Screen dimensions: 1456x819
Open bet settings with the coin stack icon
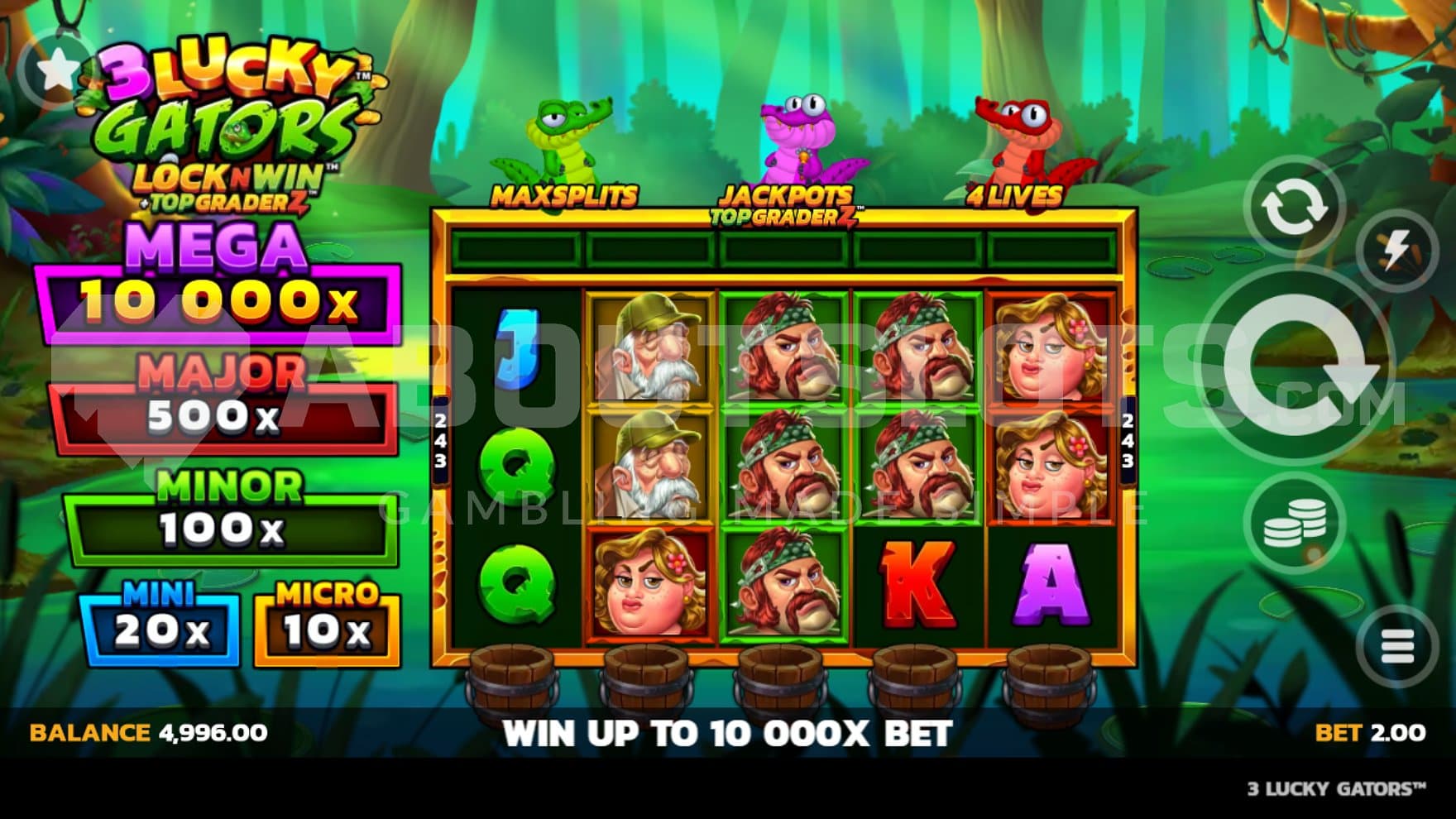[x=1295, y=524]
